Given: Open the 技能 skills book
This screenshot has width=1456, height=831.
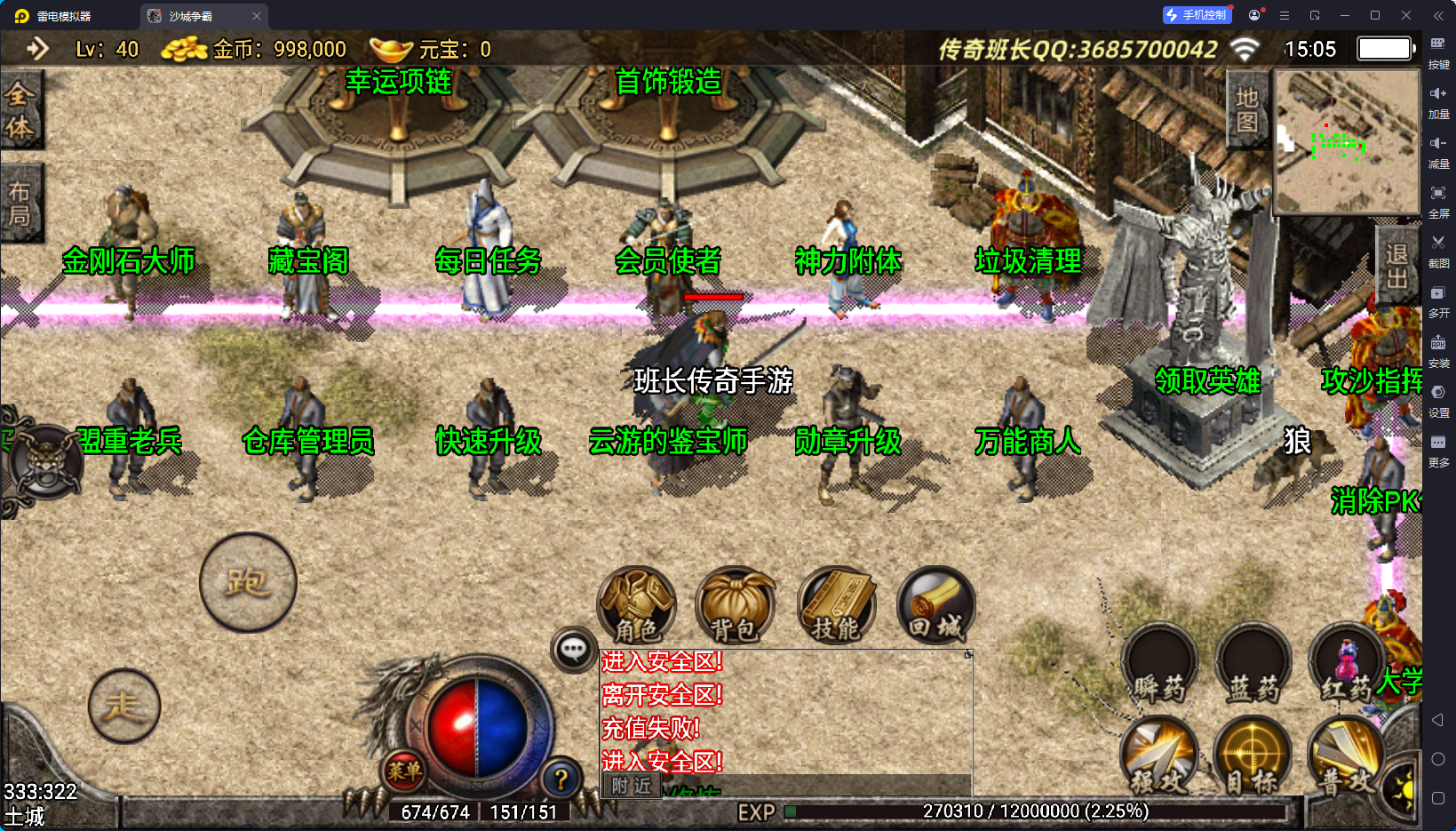Looking at the screenshot, I should tap(836, 605).
